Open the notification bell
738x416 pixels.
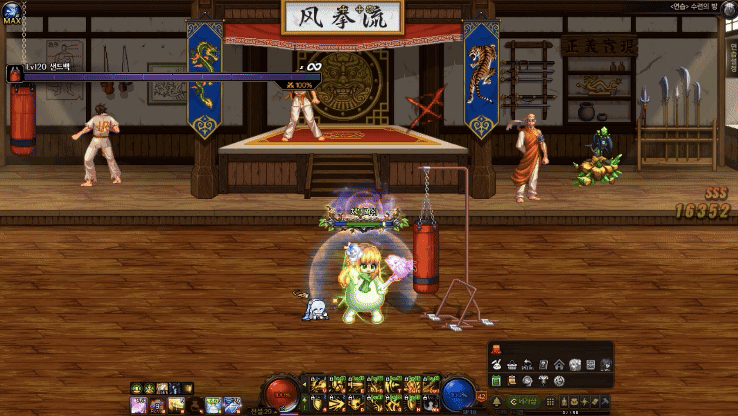click(x=497, y=402)
